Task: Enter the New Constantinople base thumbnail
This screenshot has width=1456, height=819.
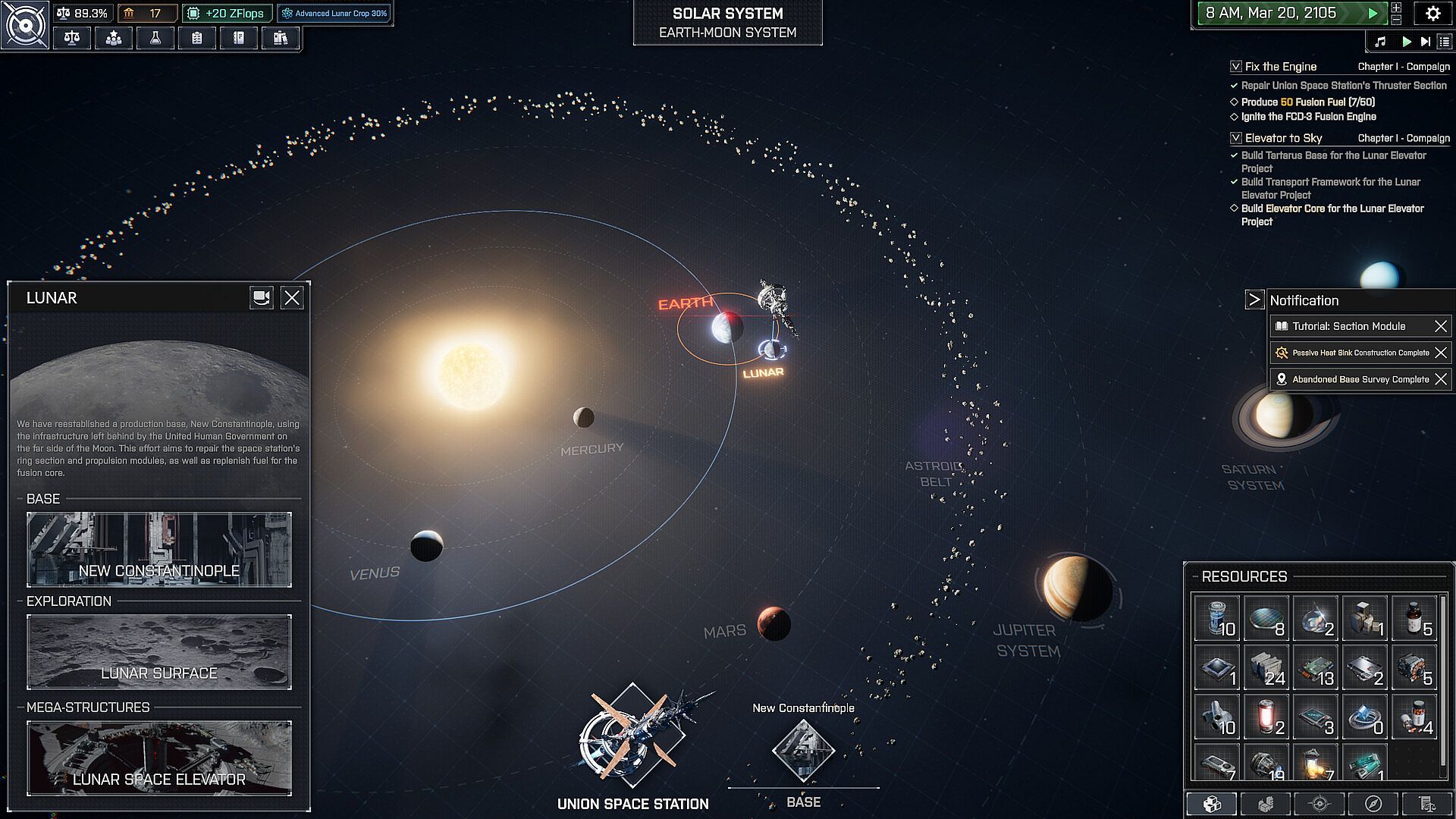Action: [159, 550]
